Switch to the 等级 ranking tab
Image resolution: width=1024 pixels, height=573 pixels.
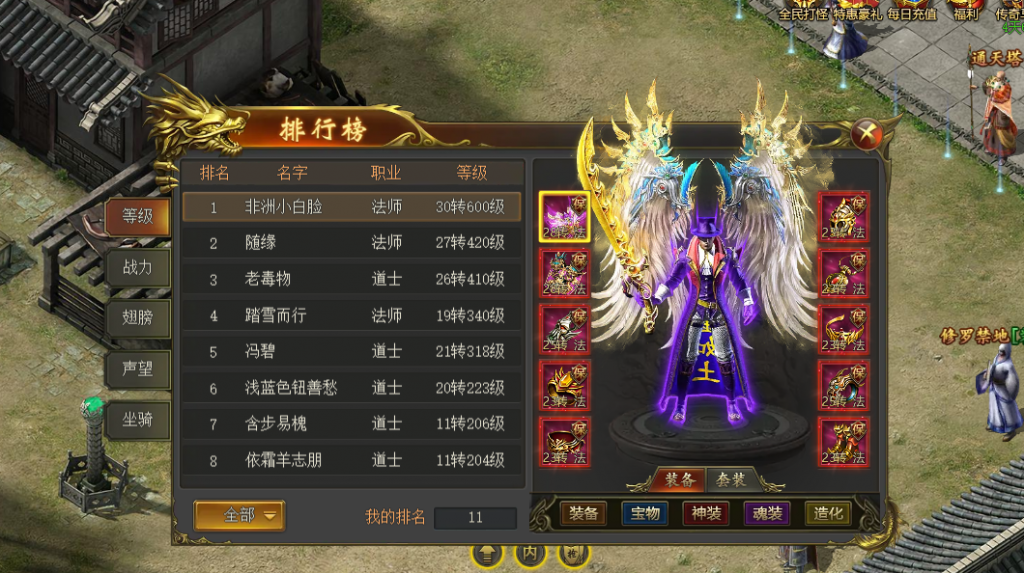(137, 215)
